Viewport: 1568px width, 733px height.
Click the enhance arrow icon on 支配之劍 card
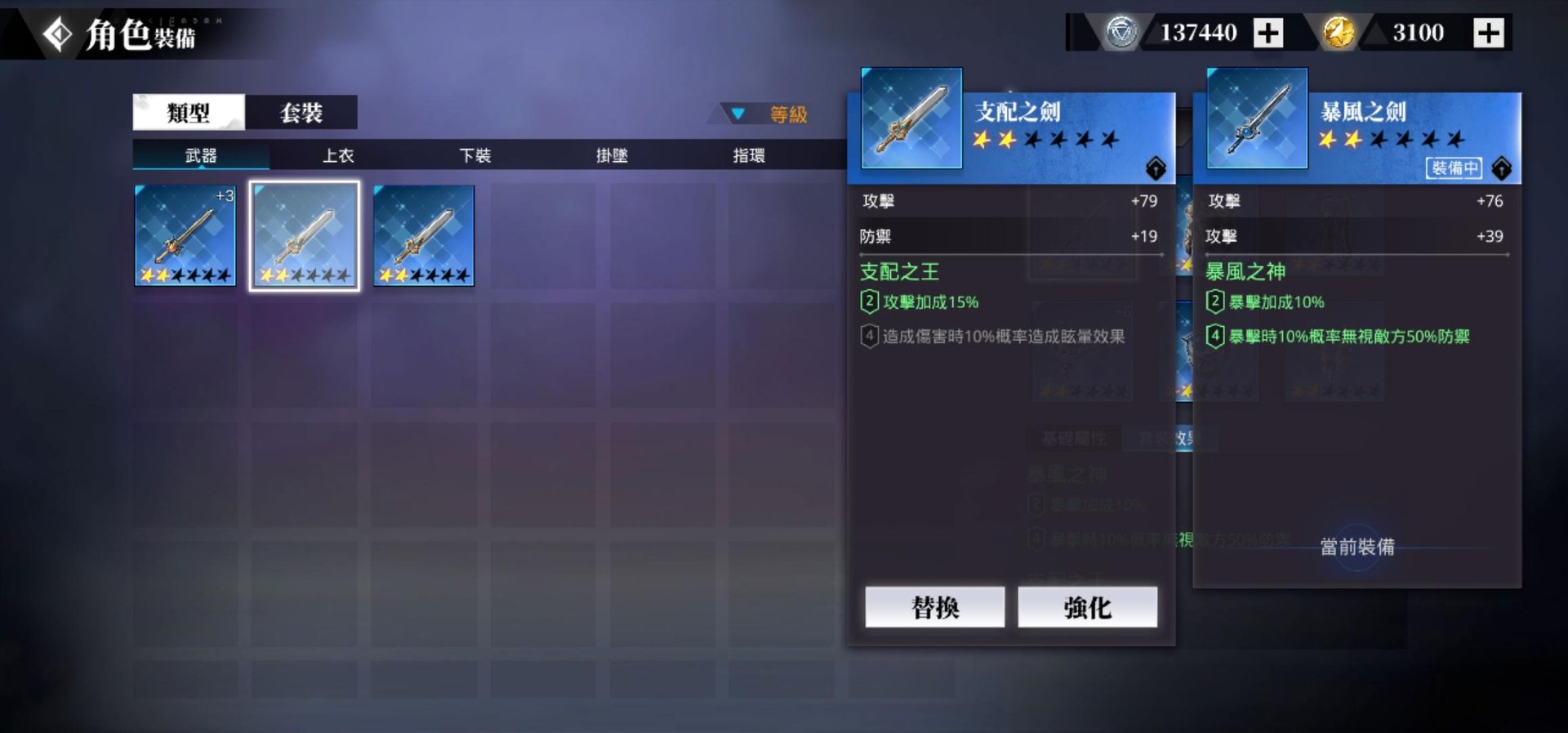[1155, 168]
